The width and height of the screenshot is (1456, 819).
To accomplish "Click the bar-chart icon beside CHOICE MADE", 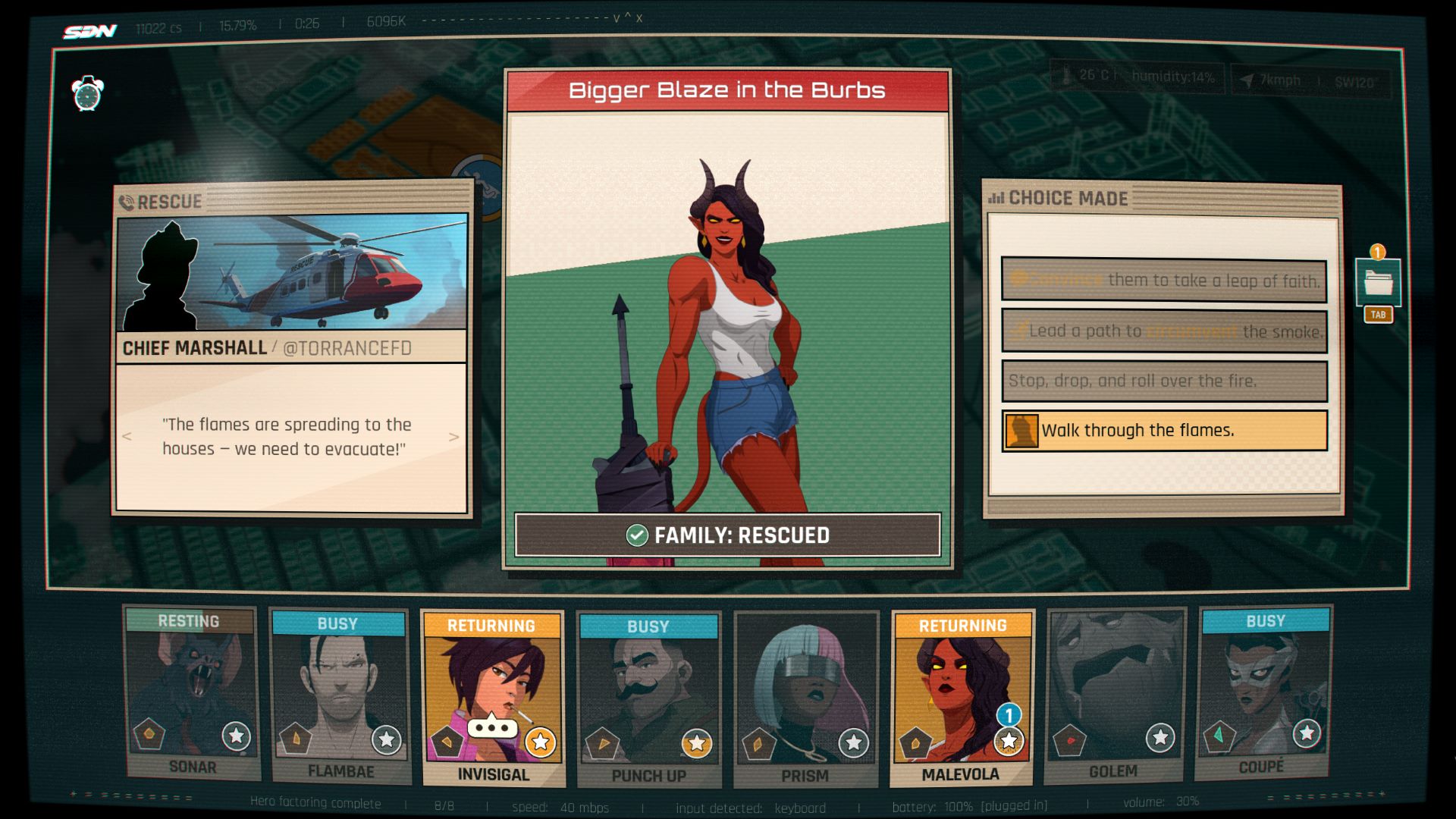I will pos(998,198).
